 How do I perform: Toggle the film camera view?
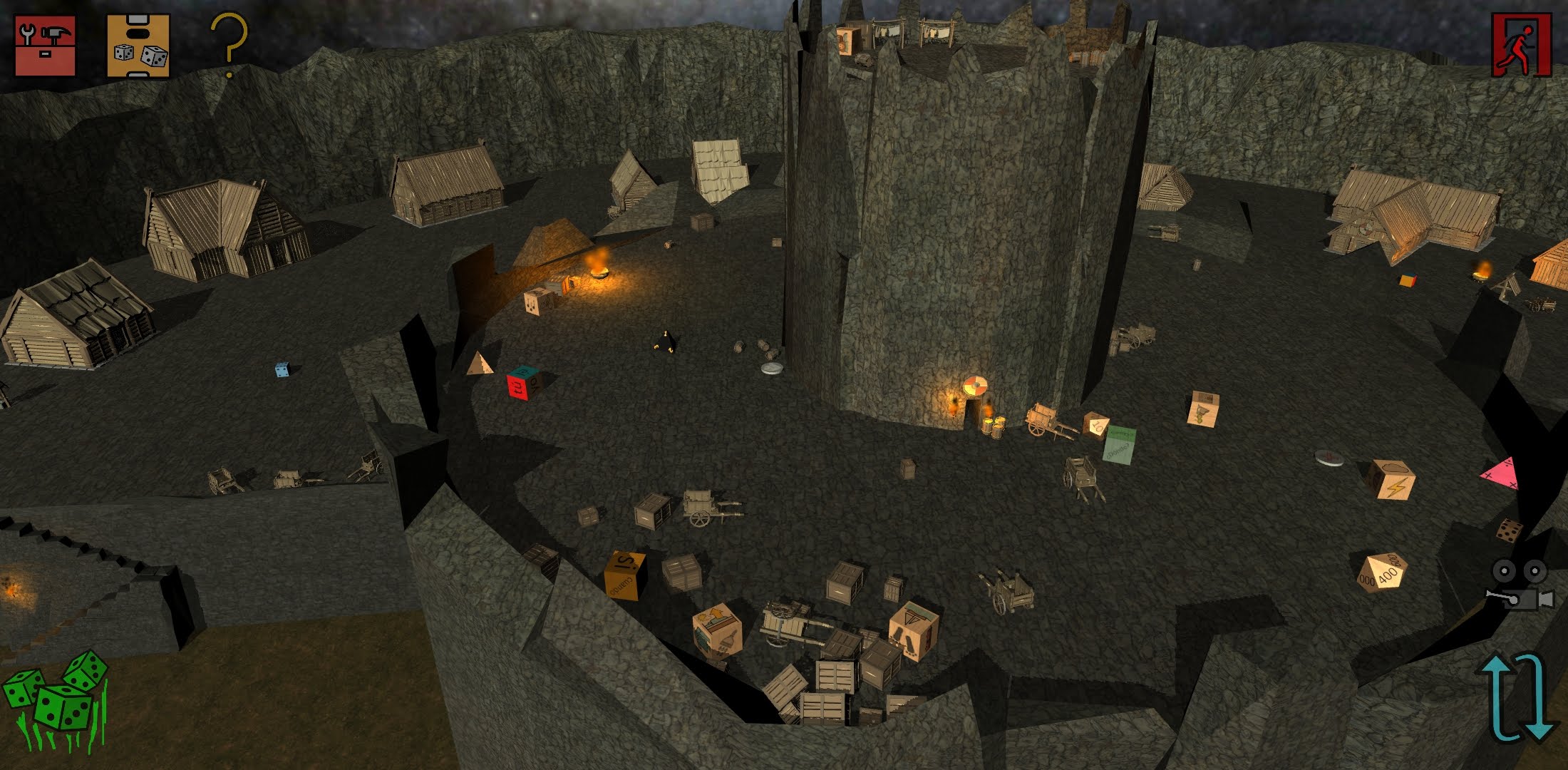(x=1520, y=585)
